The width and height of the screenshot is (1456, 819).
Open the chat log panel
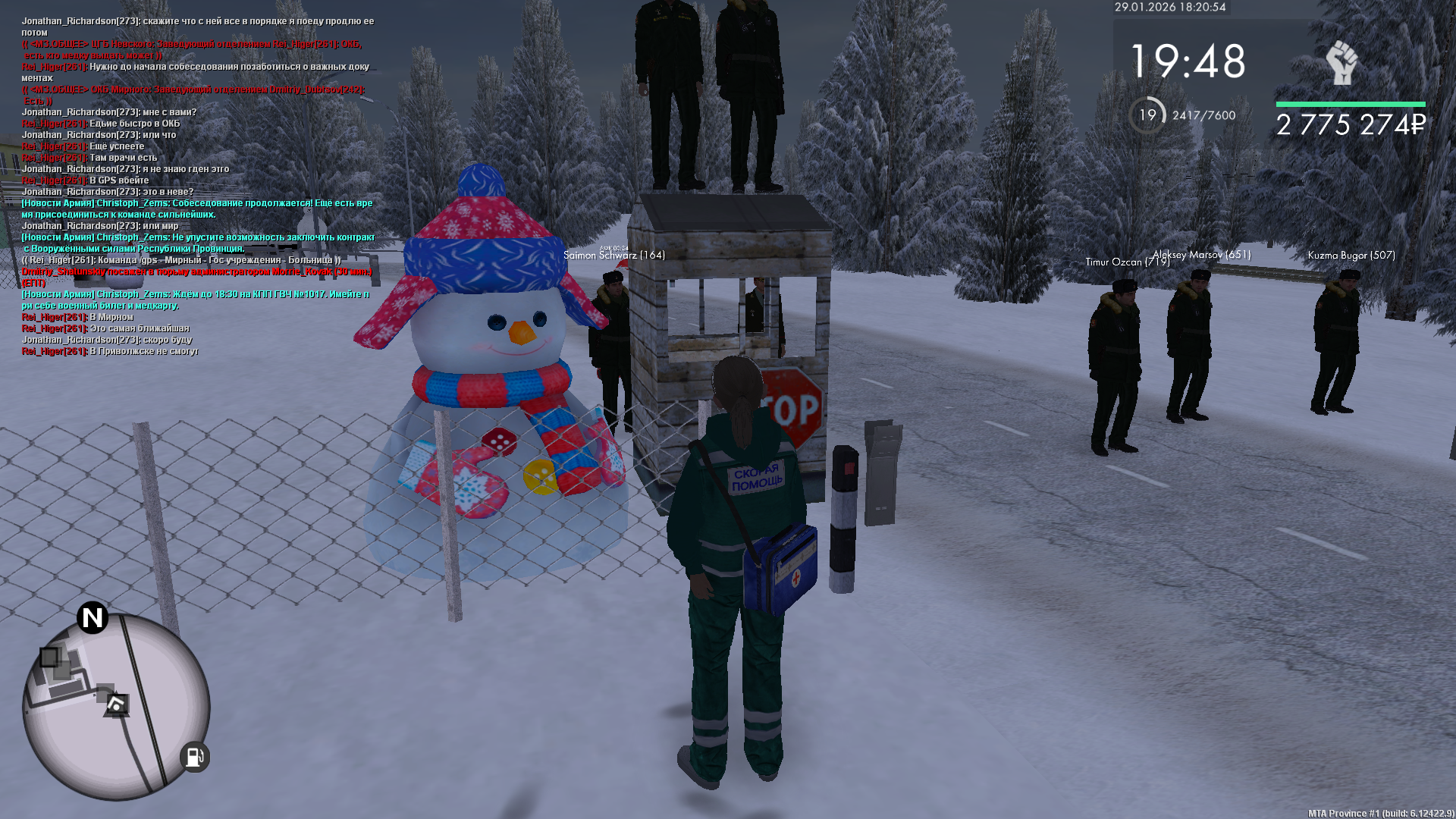tap(197, 187)
